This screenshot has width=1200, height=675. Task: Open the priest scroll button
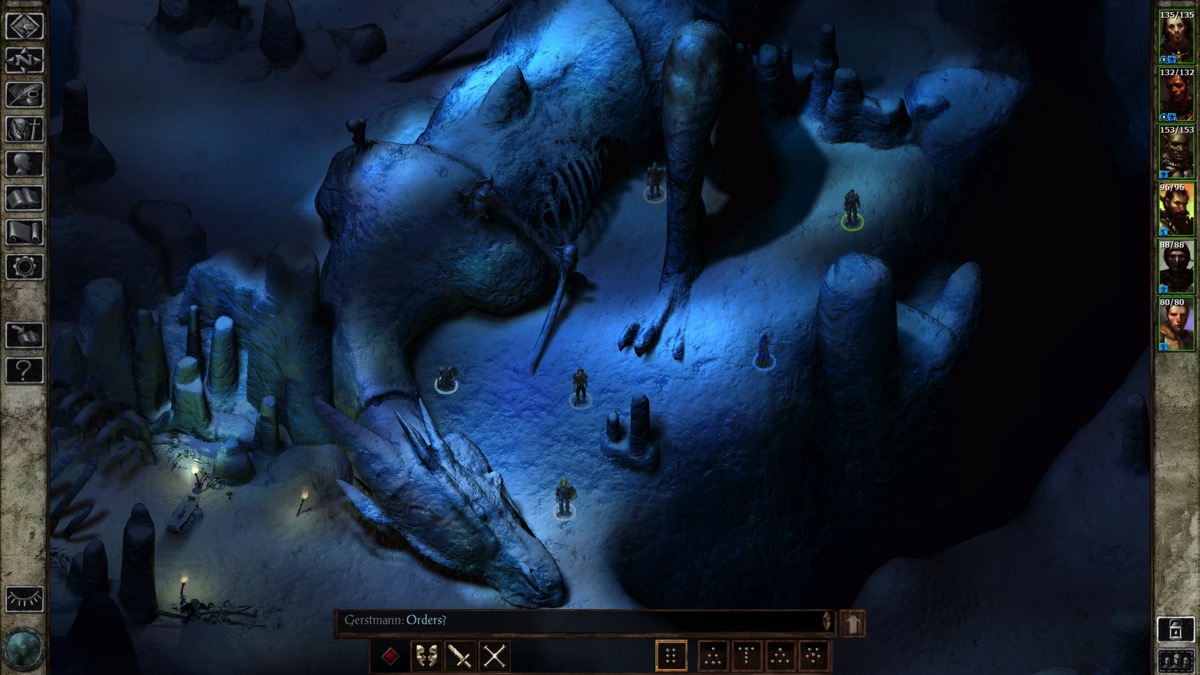click(x=24, y=232)
